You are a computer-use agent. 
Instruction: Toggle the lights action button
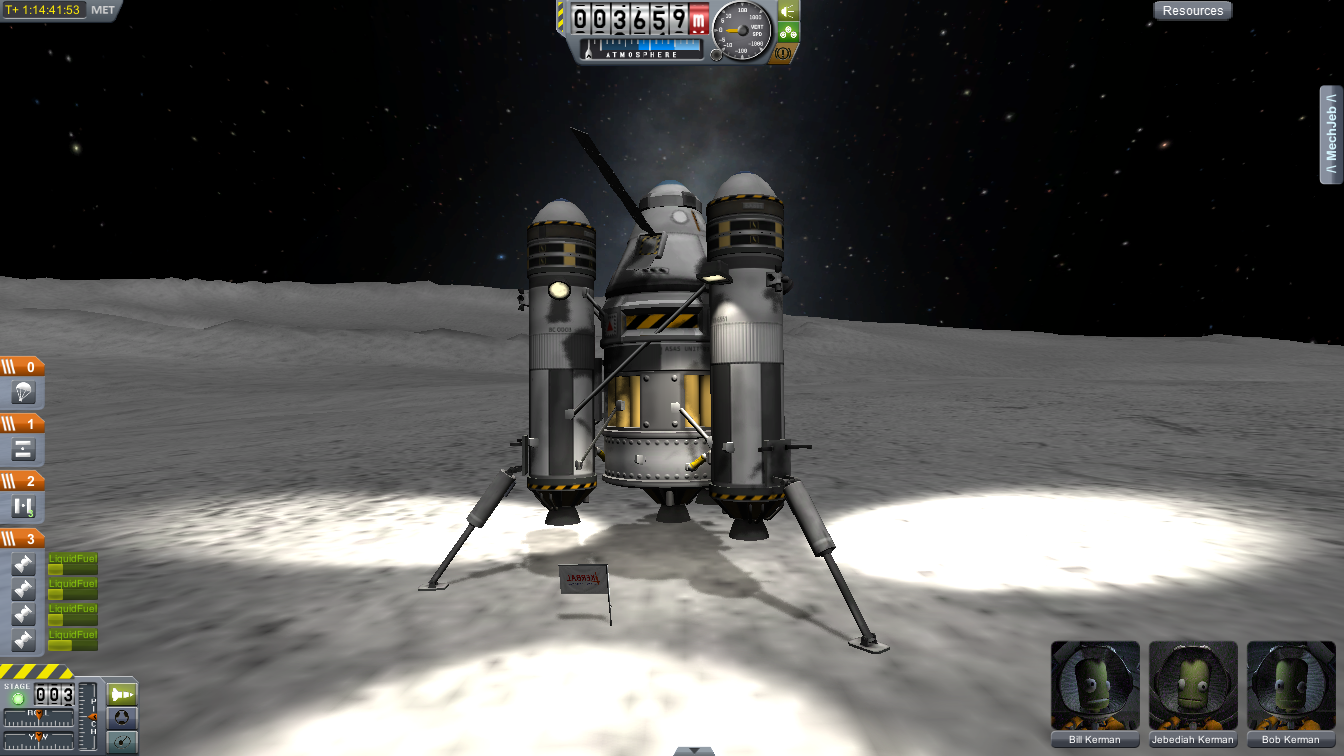click(788, 11)
